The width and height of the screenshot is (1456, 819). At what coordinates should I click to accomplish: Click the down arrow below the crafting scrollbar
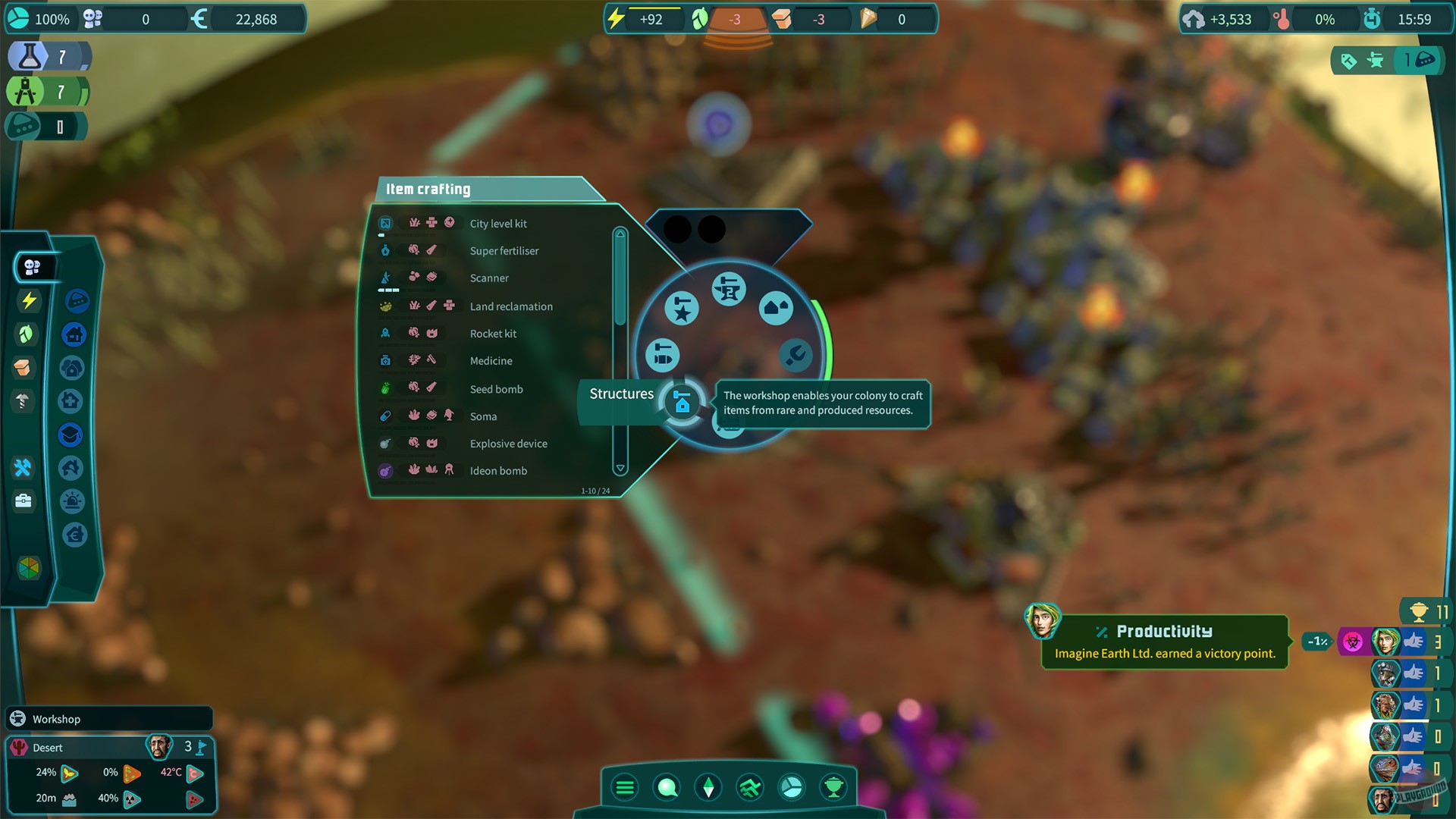tap(620, 468)
